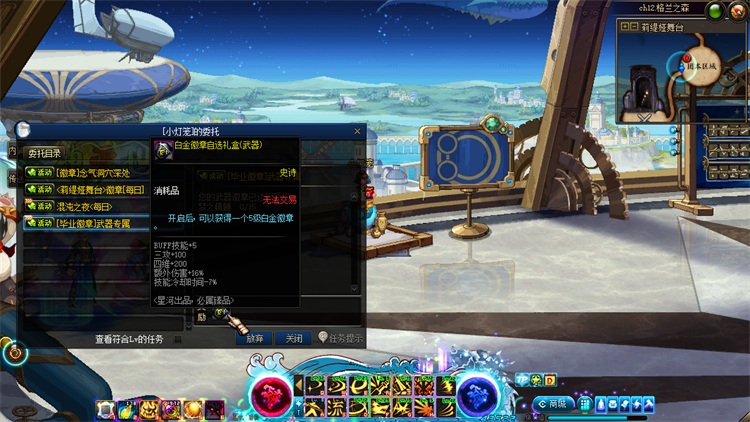Click the reward item icon under the tooltip
750x422 pixels.
(220, 316)
